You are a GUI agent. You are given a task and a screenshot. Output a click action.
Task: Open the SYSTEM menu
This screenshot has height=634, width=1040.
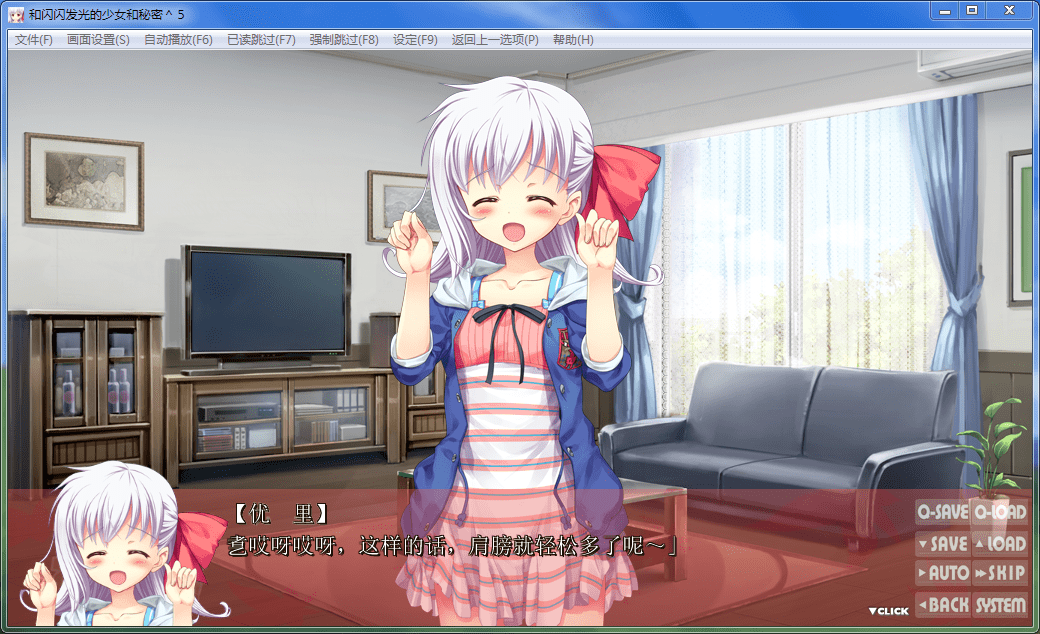click(x=1000, y=605)
